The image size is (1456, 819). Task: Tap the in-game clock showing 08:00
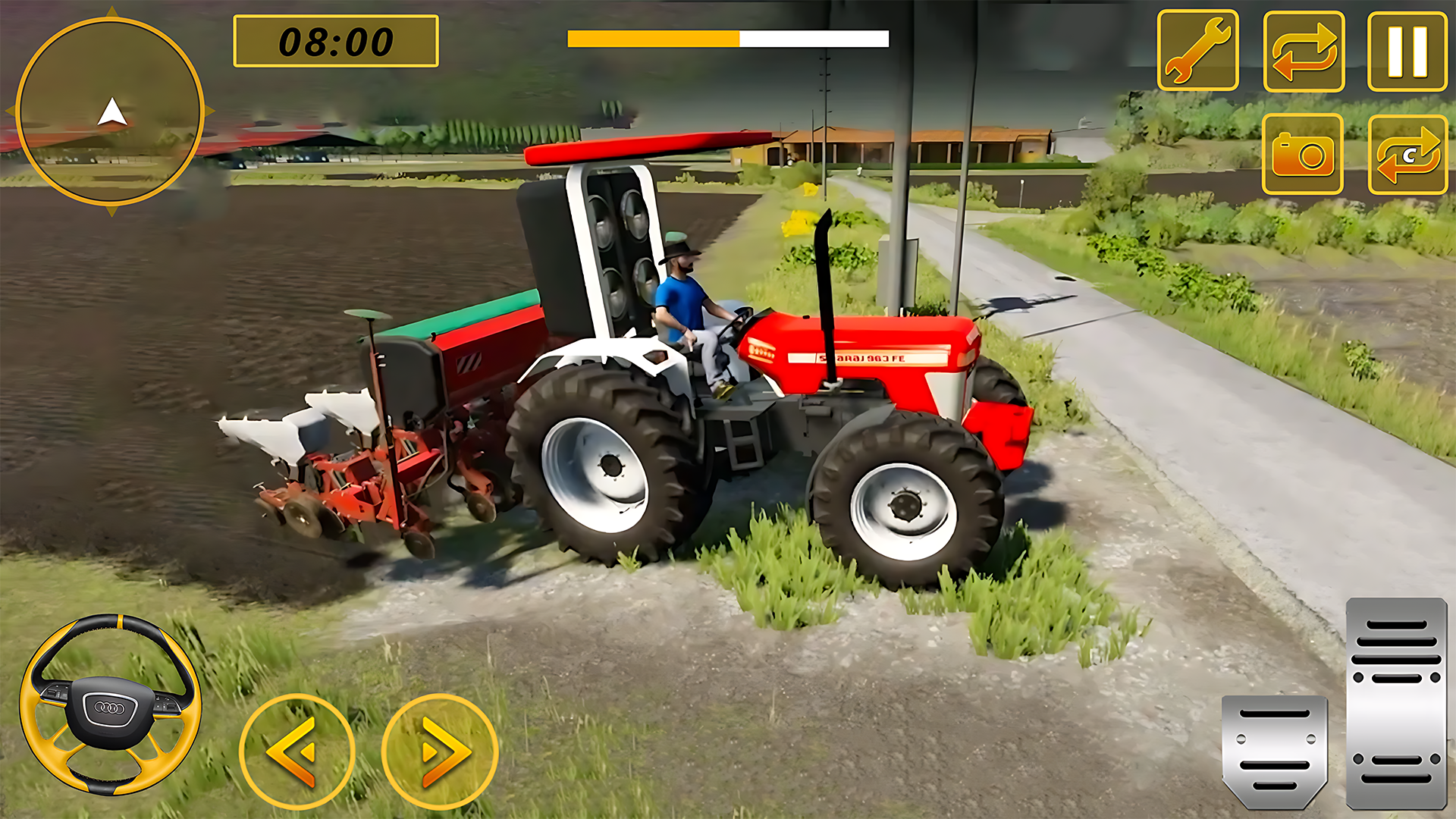pyautogui.click(x=337, y=42)
